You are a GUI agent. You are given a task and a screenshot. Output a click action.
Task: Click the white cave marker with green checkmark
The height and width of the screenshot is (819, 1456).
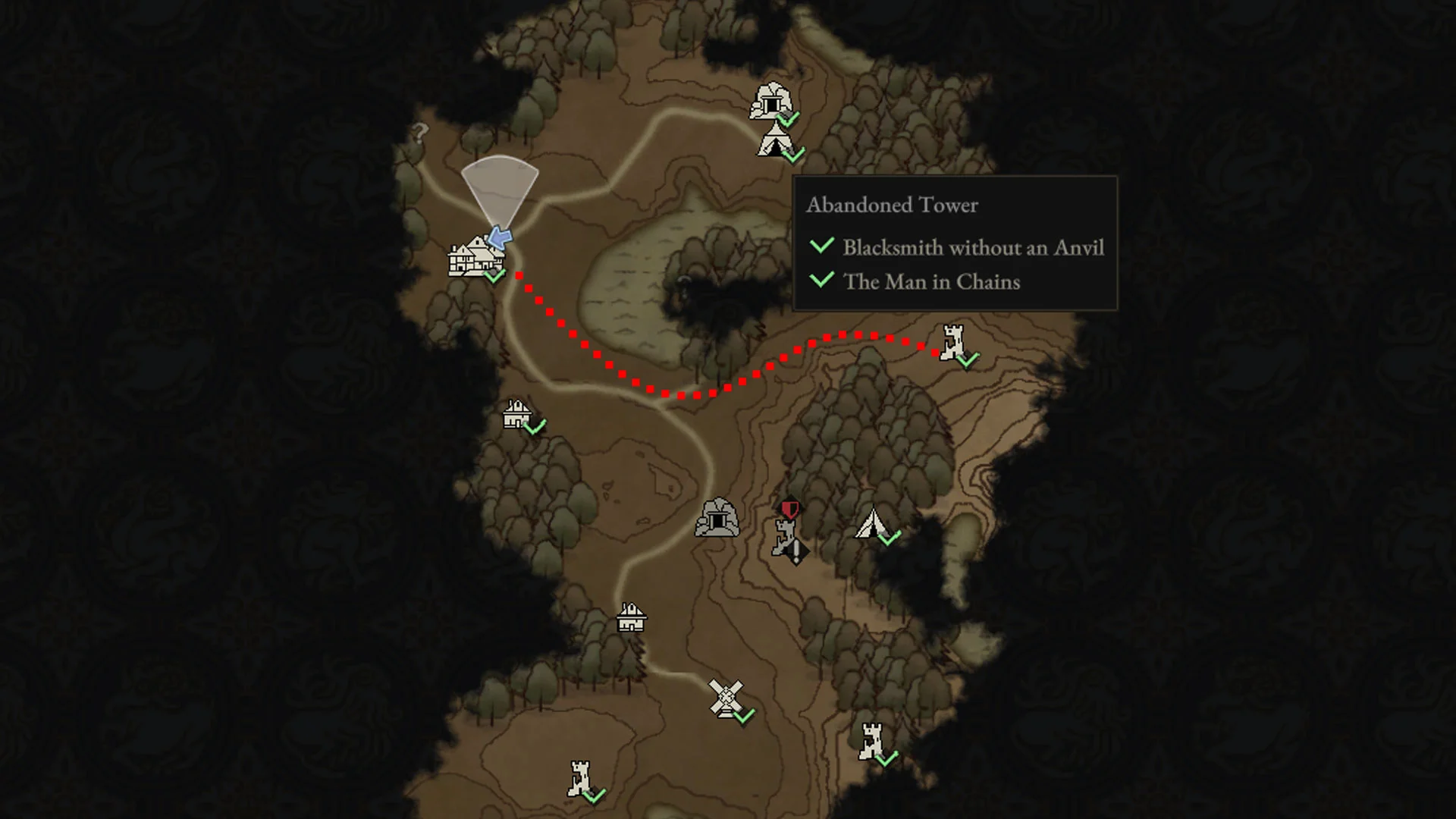click(771, 102)
